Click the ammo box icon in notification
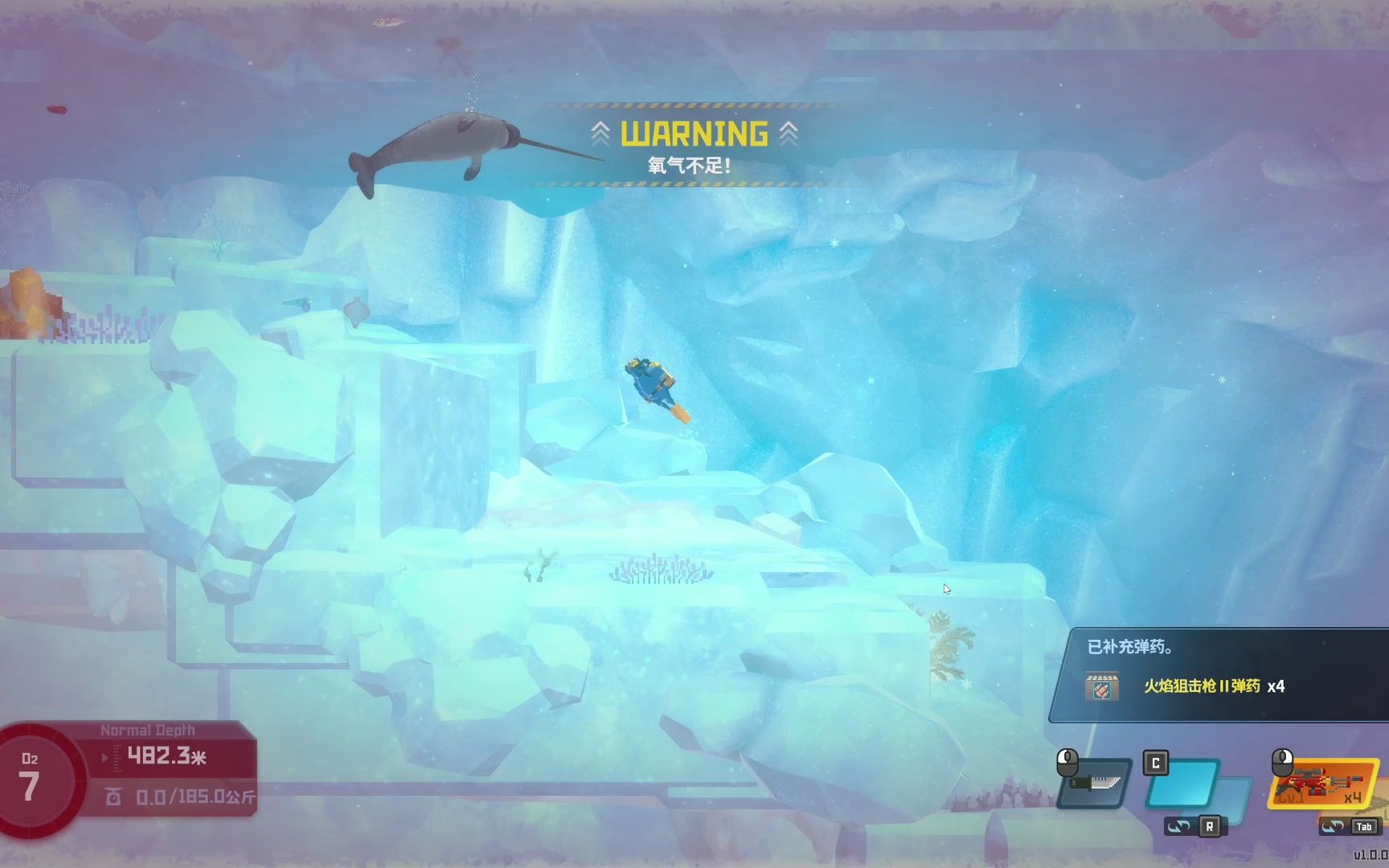The width and height of the screenshot is (1389, 868). [x=1101, y=687]
